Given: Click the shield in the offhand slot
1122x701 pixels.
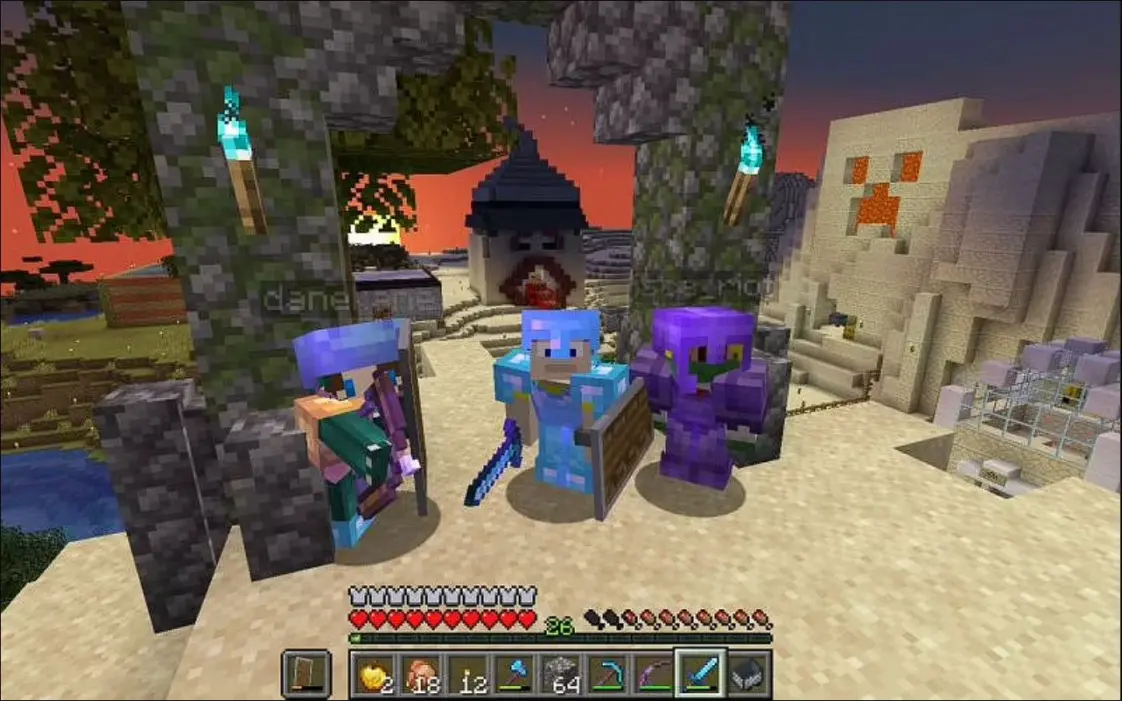Looking at the screenshot, I should [x=305, y=674].
